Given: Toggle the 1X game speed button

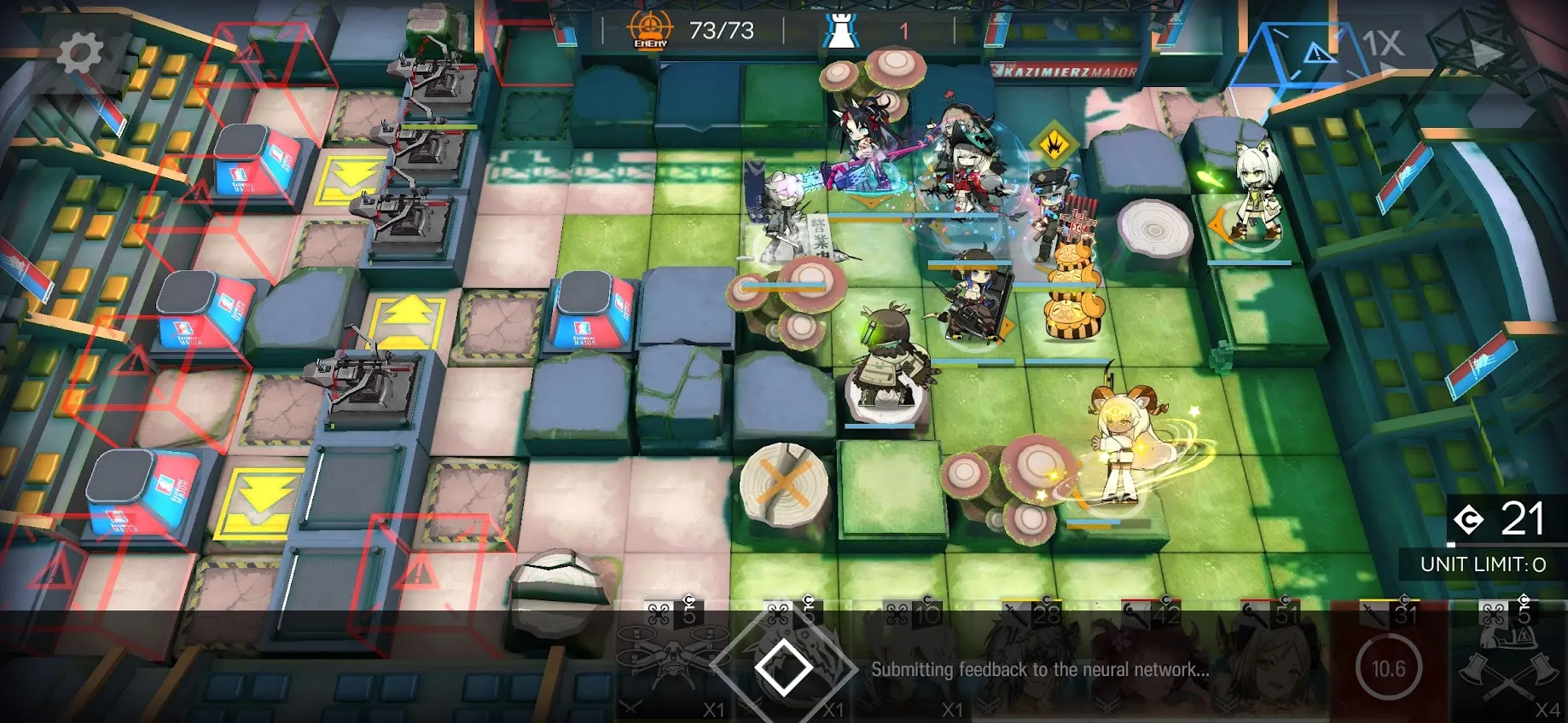Looking at the screenshot, I should point(1381,43).
